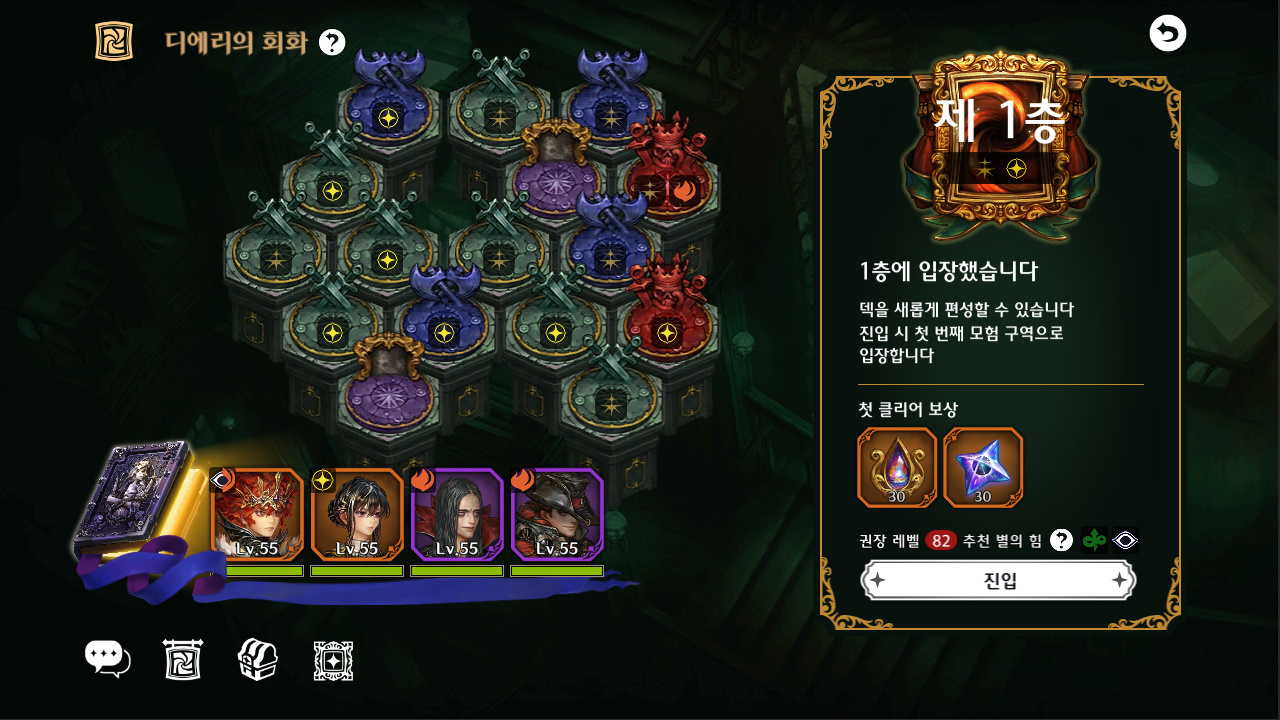Go back with the return arrow button

point(1167,33)
